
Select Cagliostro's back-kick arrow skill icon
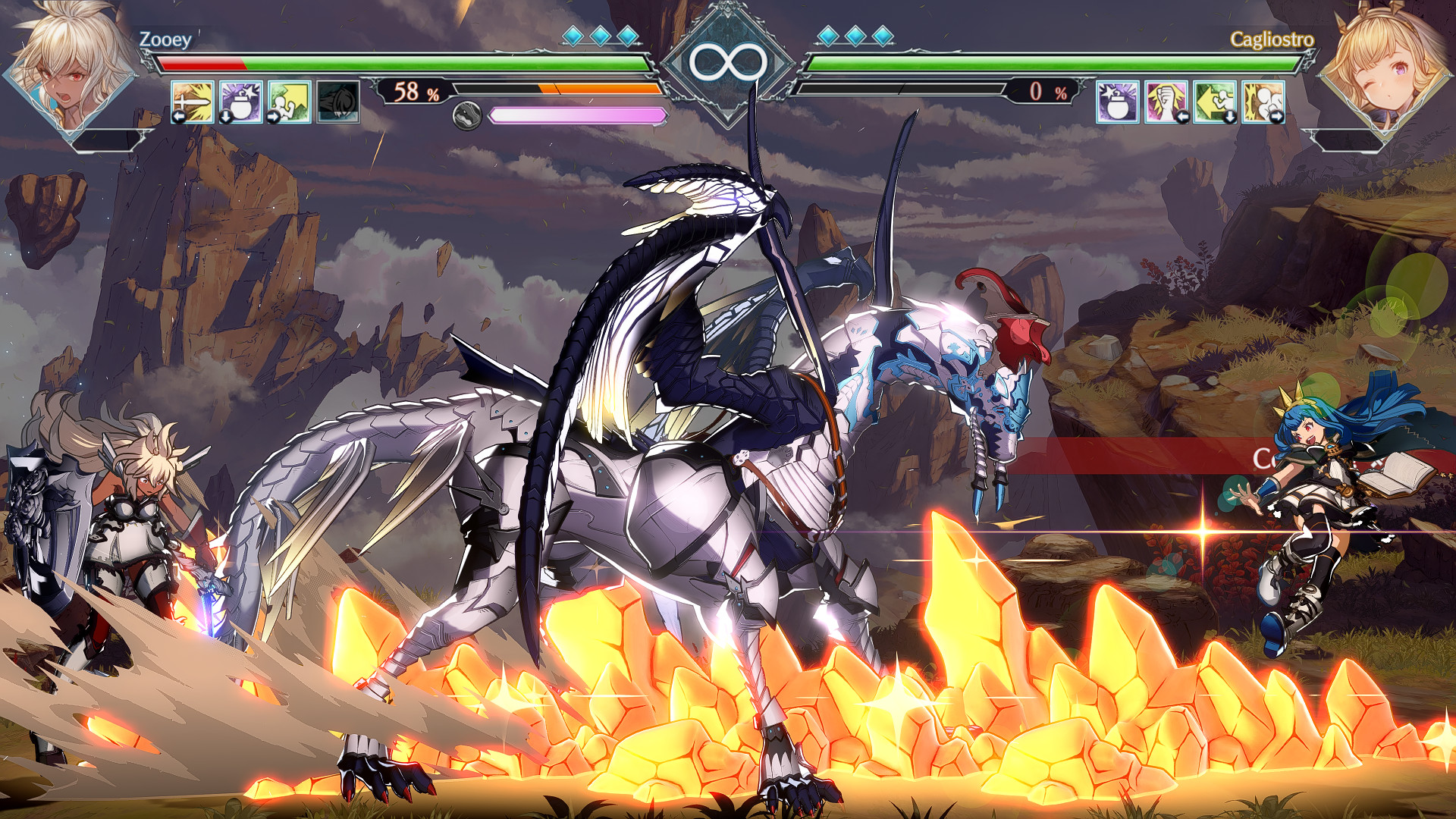(1214, 102)
